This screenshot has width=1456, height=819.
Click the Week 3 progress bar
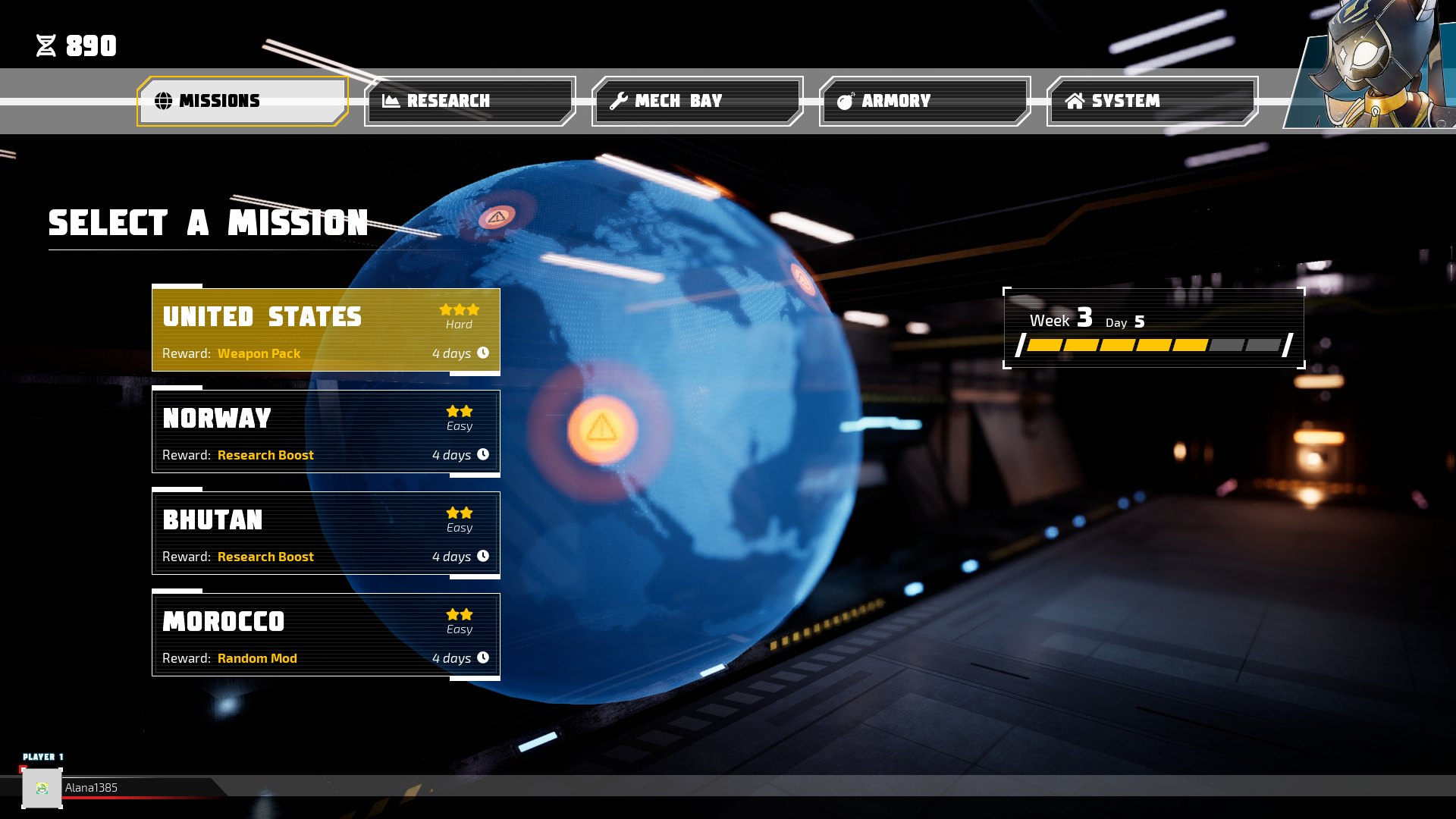pos(1153,345)
